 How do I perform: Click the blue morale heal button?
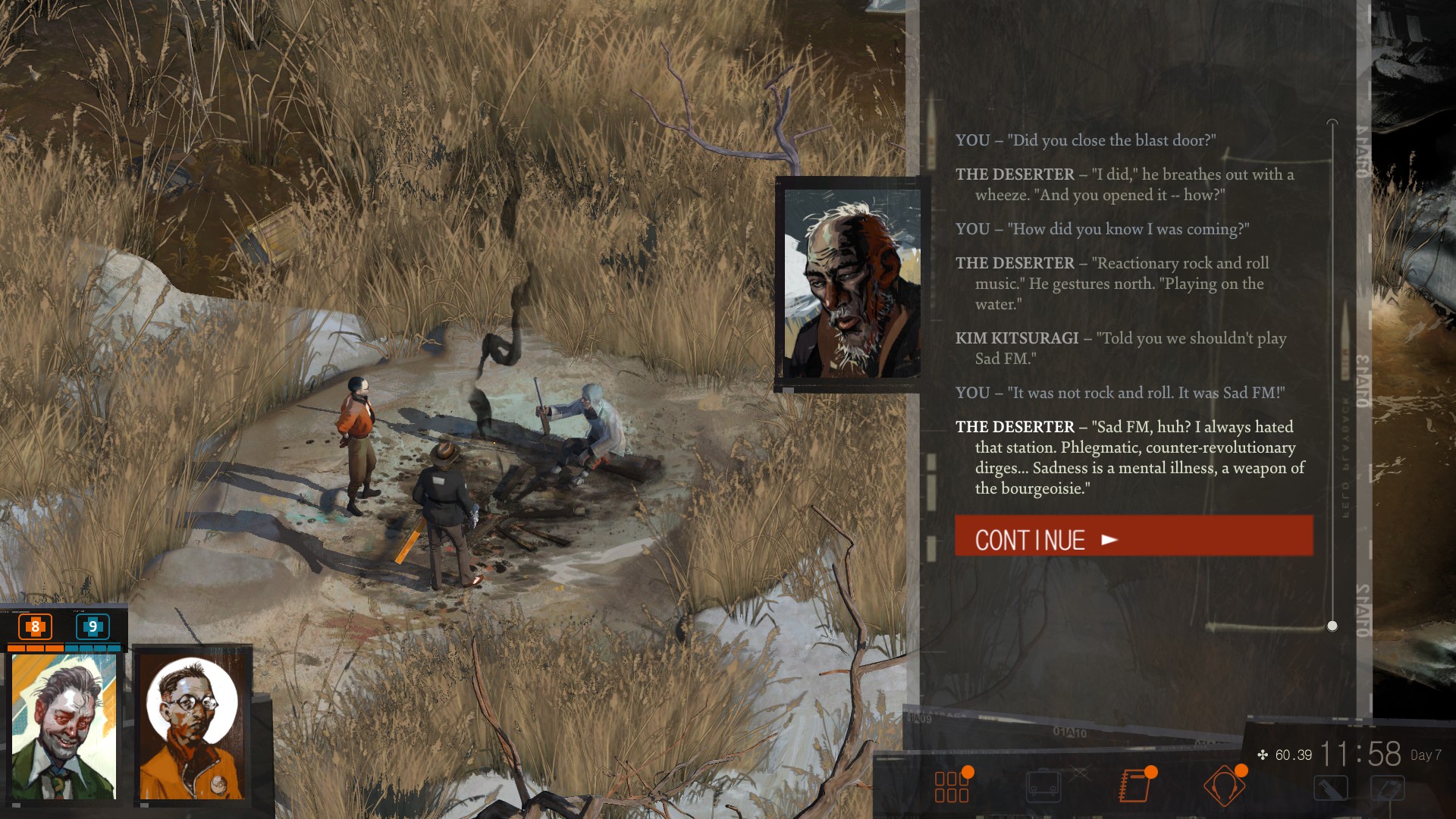[x=93, y=626]
